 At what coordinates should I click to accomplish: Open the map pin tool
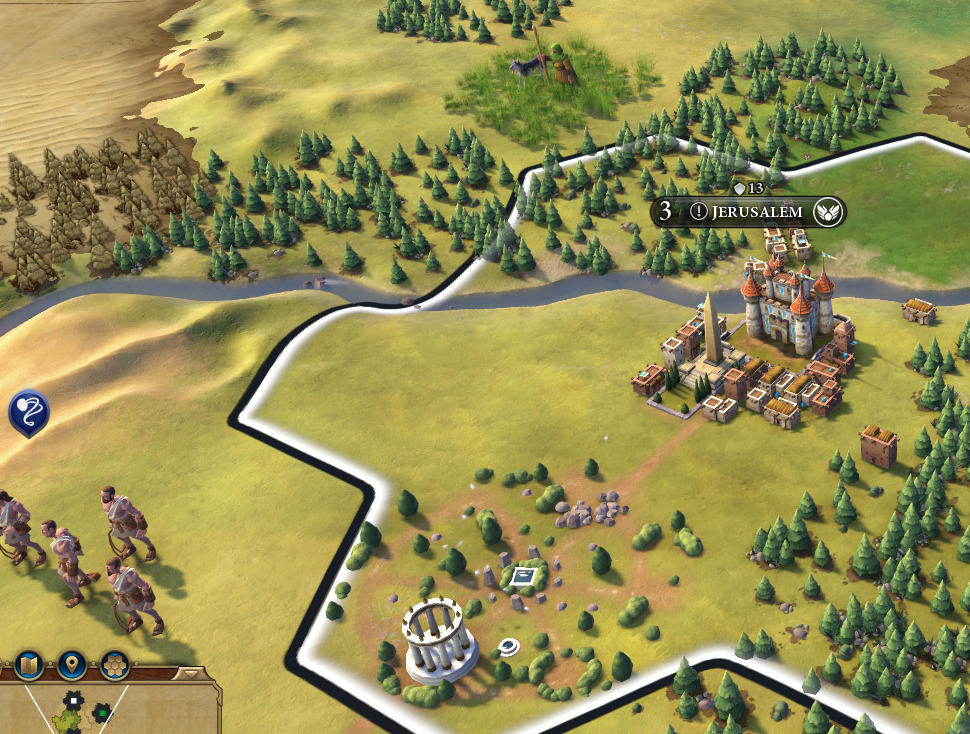(71, 665)
